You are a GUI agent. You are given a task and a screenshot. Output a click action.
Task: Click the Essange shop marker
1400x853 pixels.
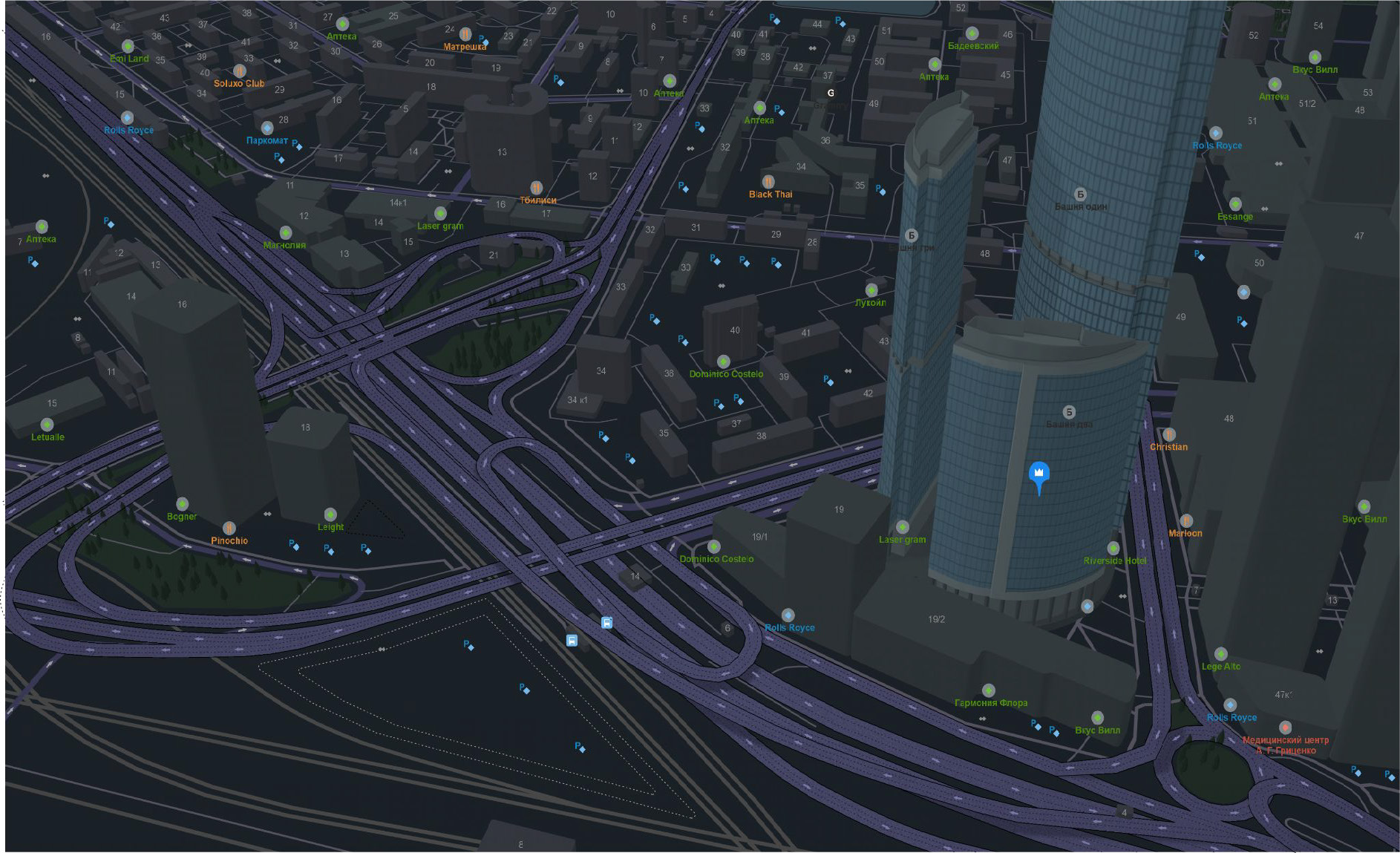1235,204
